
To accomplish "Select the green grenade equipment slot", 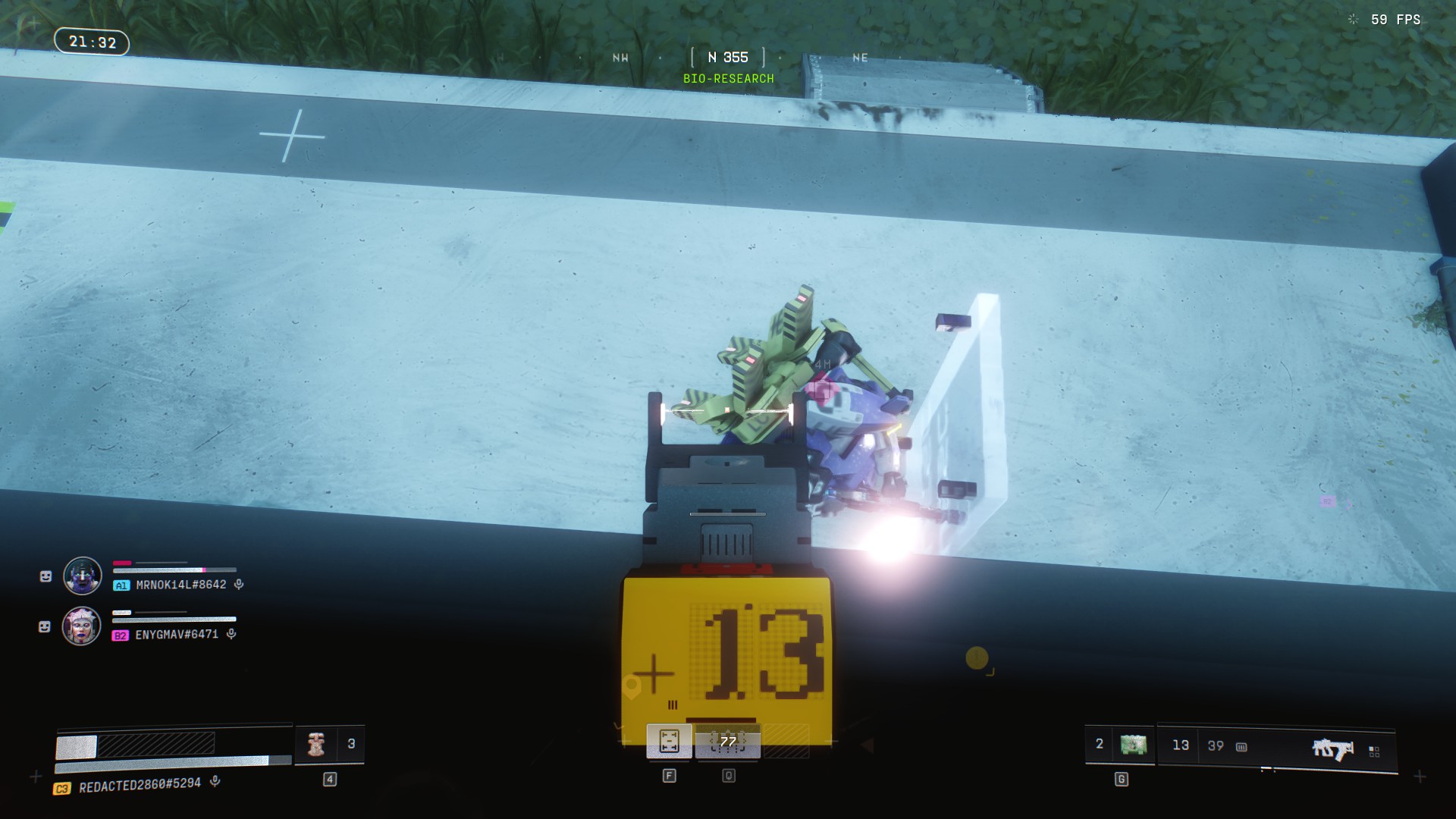I will tap(1133, 745).
